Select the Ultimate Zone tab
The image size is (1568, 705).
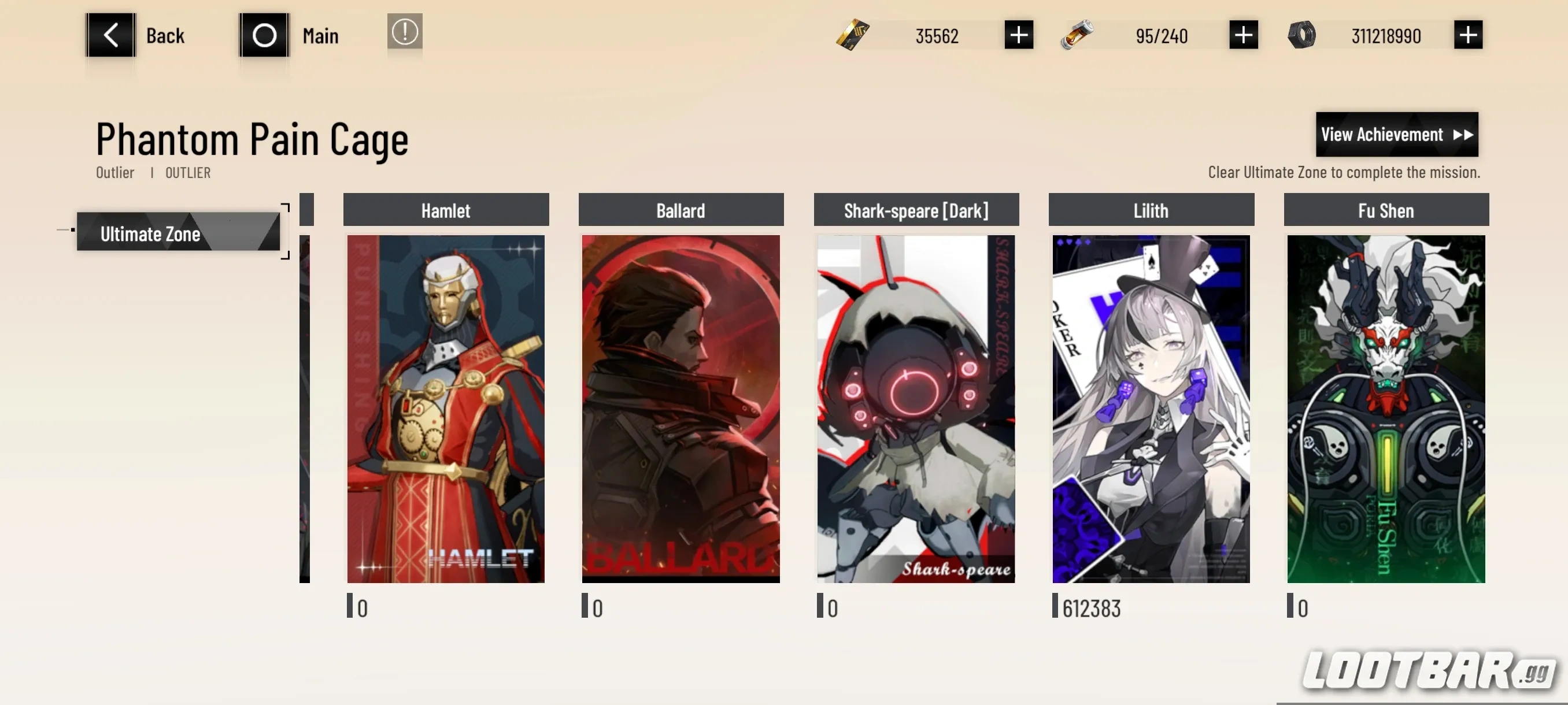(x=178, y=233)
